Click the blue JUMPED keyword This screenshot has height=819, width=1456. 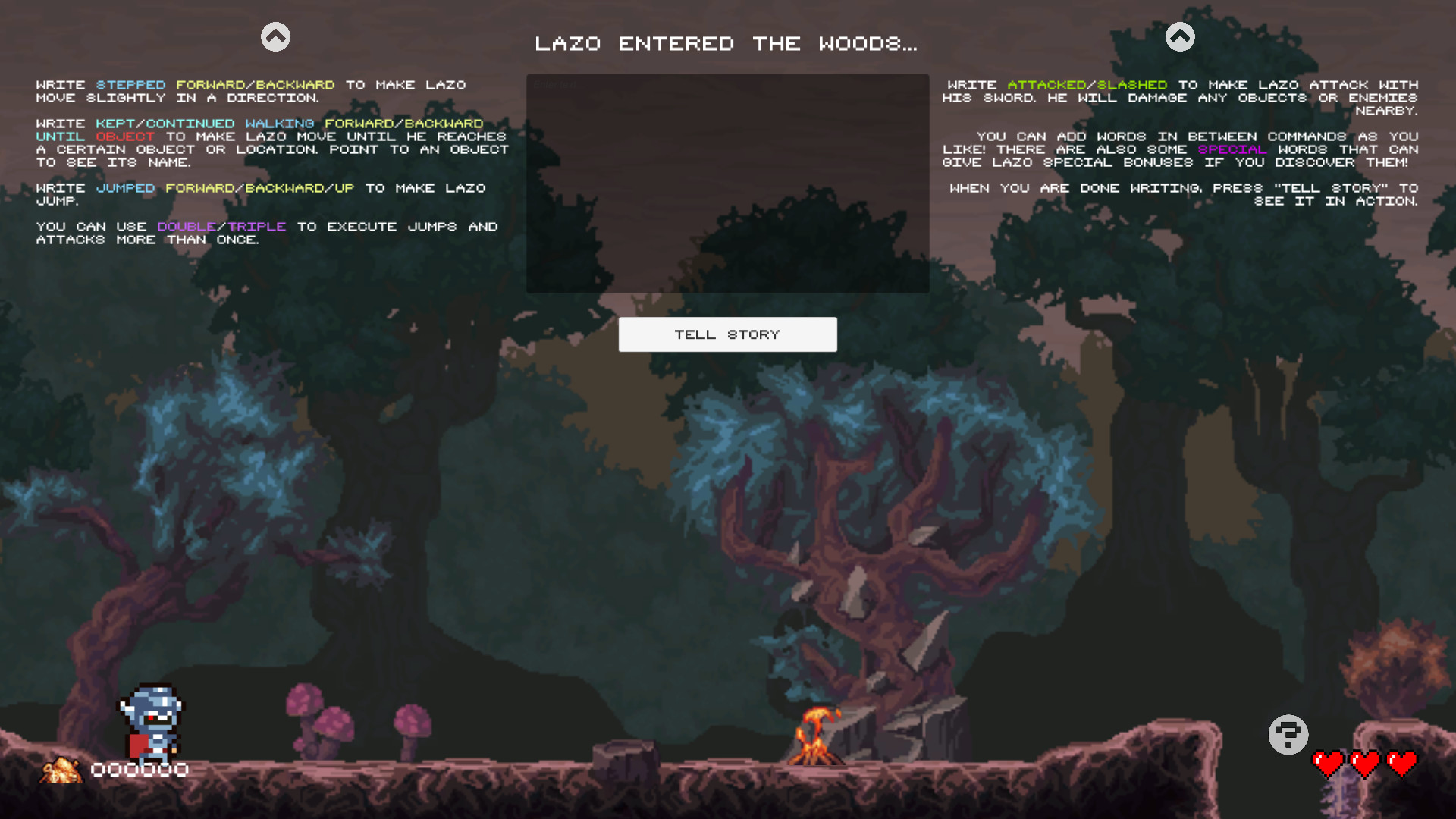[x=125, y=188]
